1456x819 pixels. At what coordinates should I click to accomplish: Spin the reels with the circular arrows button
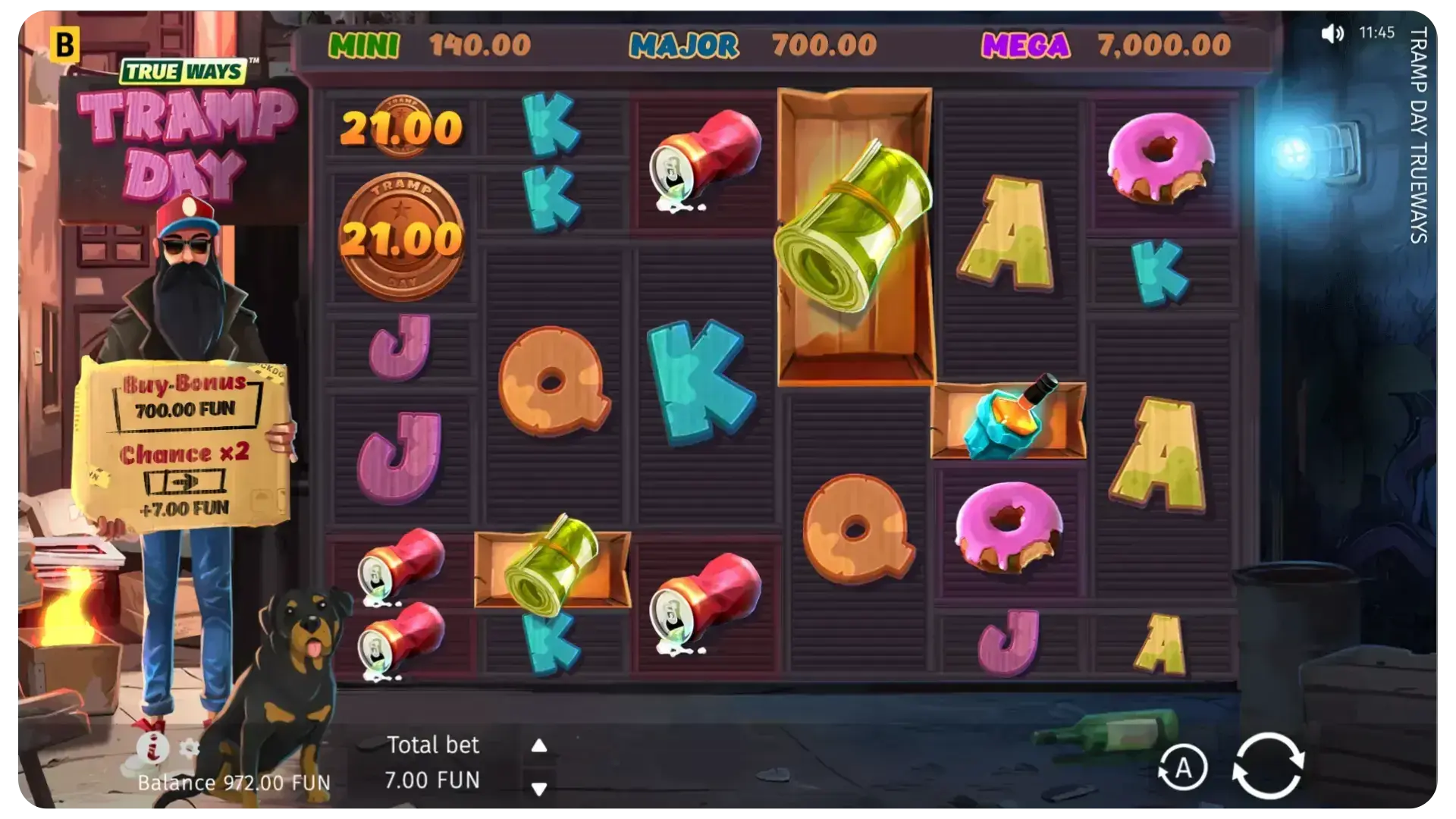(x=1267, y=767)
